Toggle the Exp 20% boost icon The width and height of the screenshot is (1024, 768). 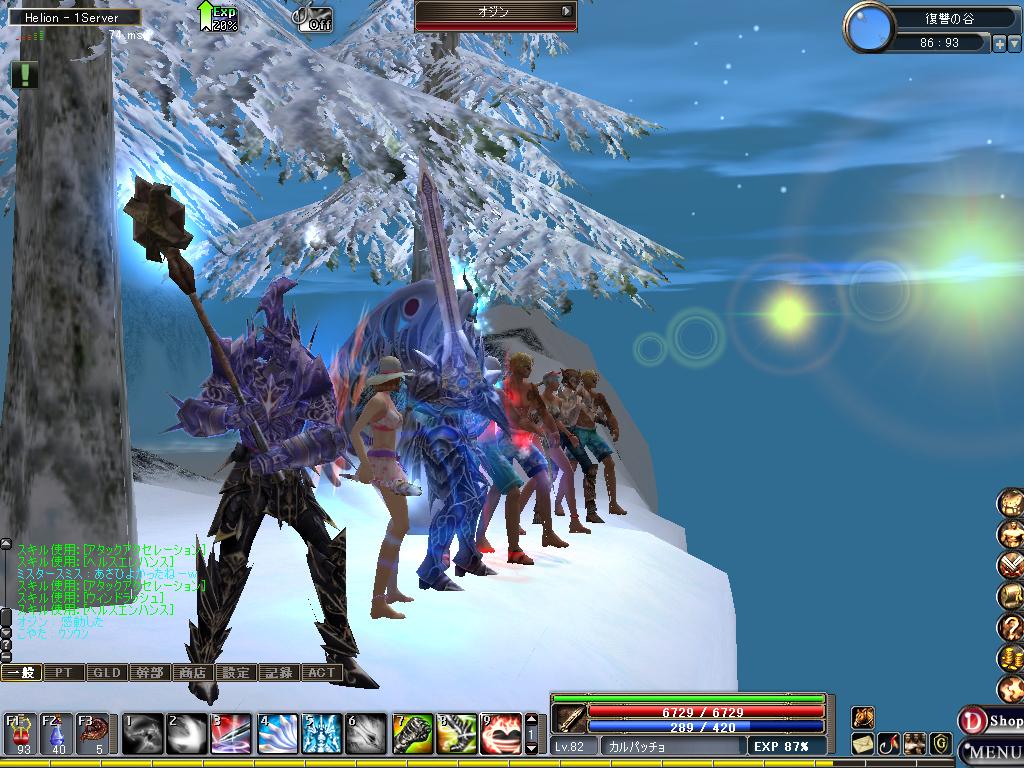(217, 16)
